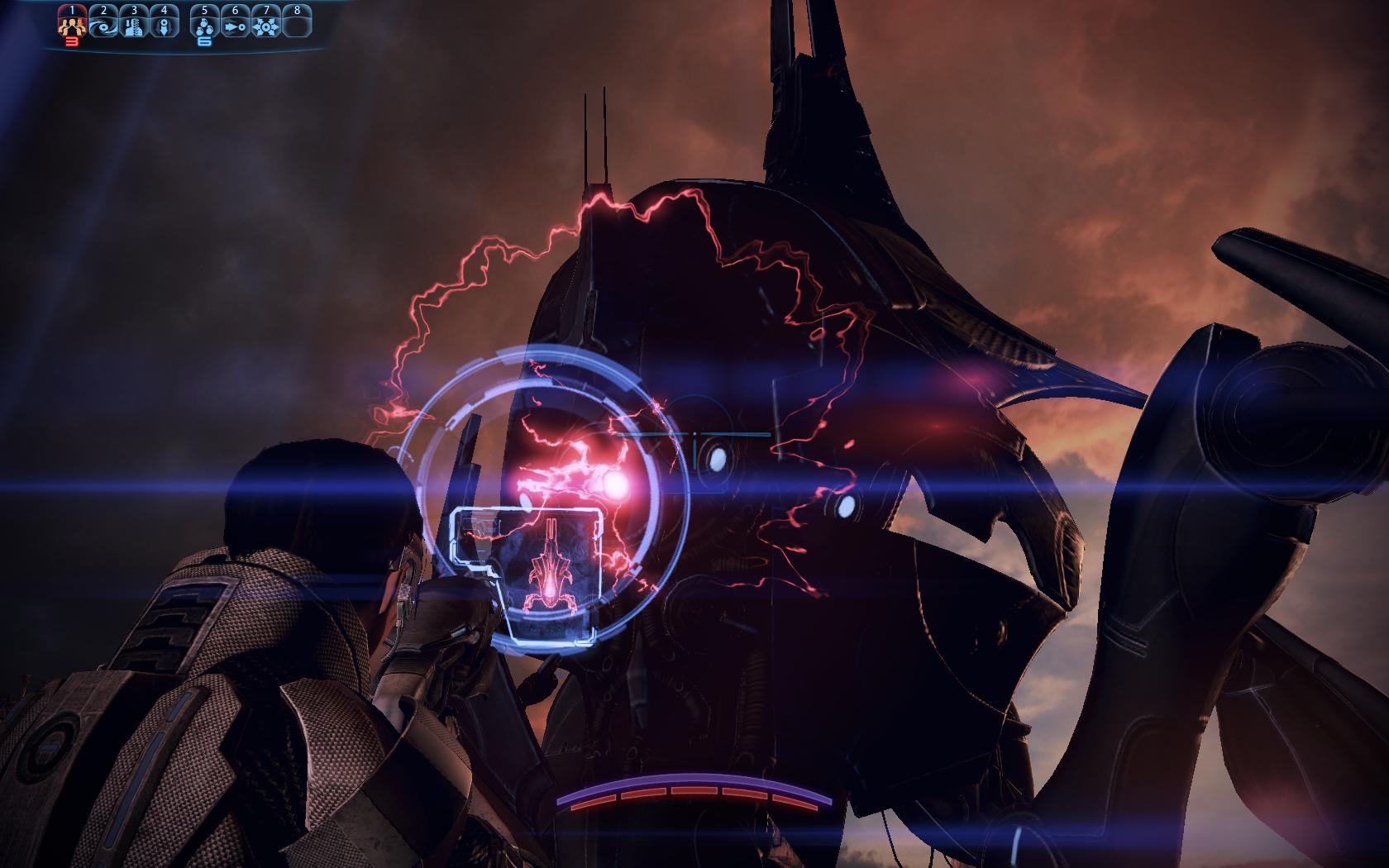Activate the Pull power in slot 4

point(164,26)
